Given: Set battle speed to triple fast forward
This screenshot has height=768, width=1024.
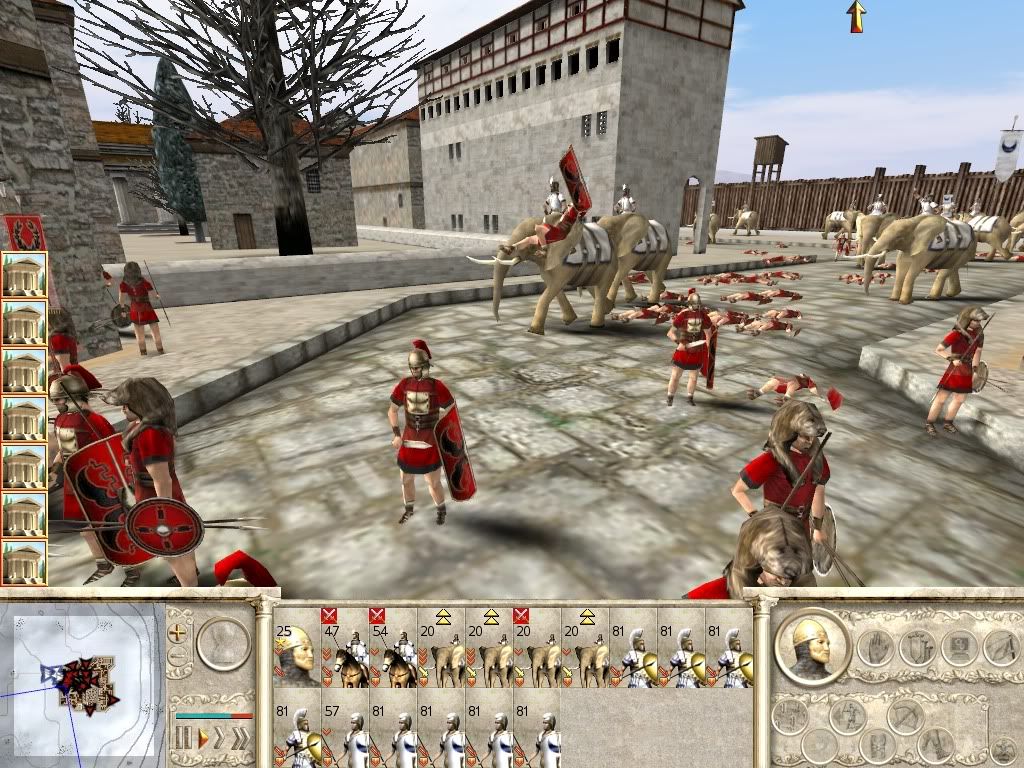Looking at the screenshot, I should click(241, 740).
